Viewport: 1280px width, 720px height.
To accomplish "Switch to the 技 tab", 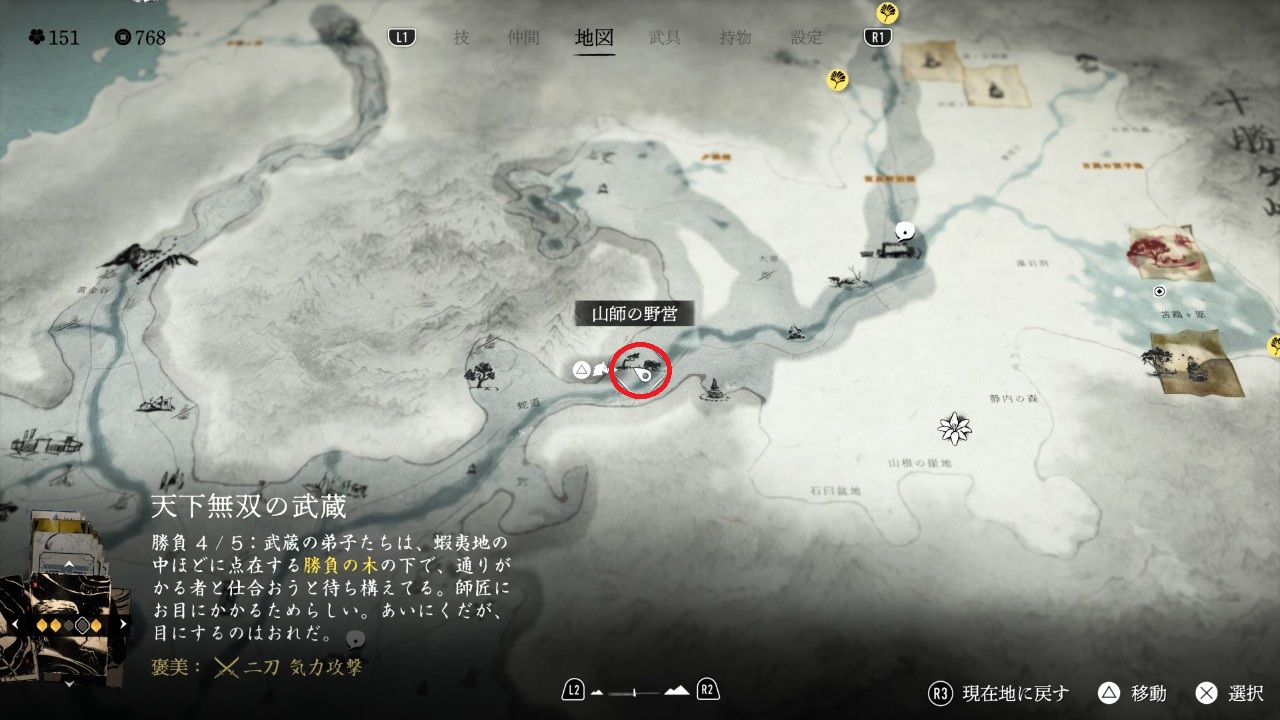I will pyautogui.click(x=461, y=38).
